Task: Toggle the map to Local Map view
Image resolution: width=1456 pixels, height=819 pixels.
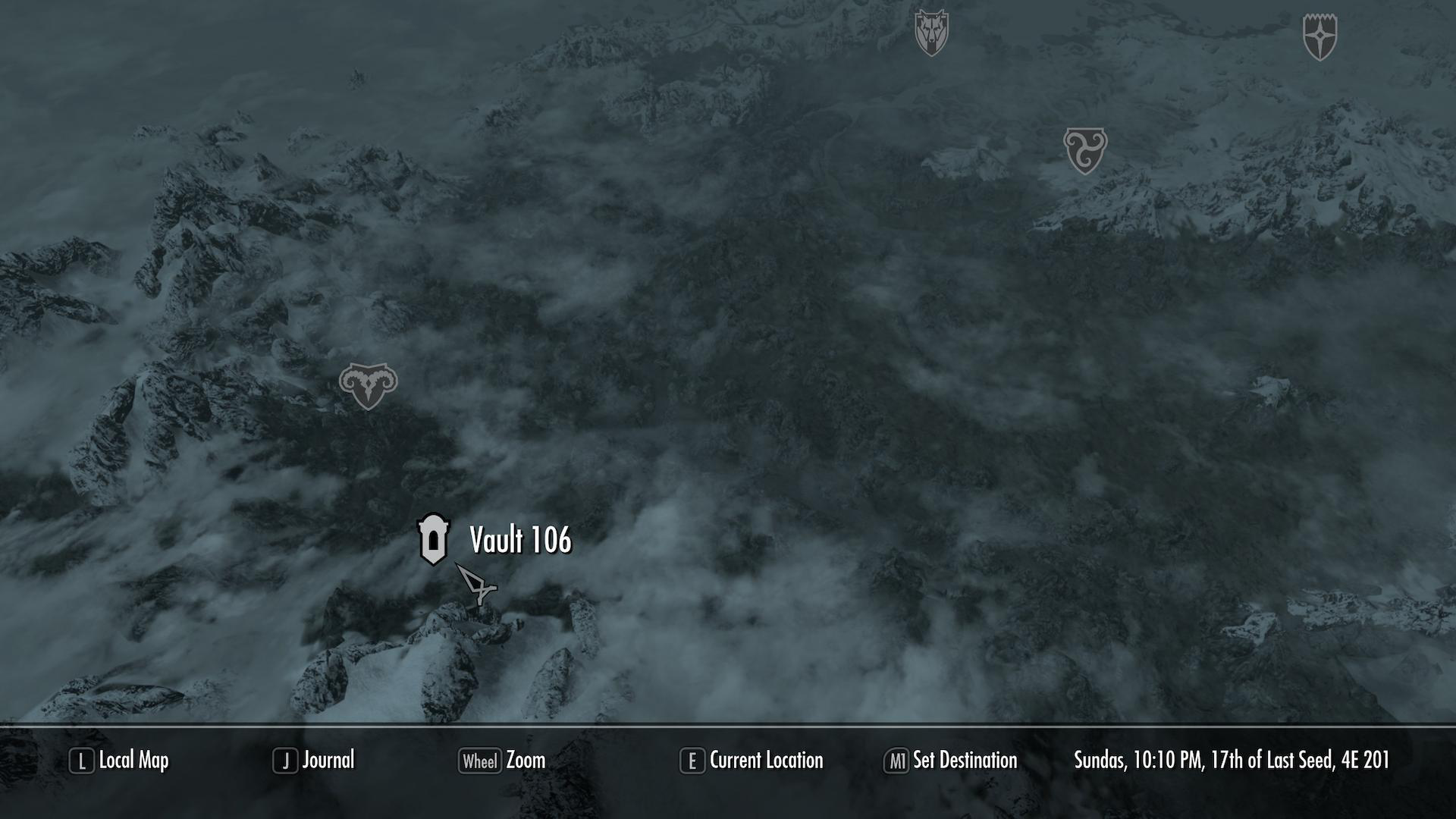Action: (x=134, y=761)
